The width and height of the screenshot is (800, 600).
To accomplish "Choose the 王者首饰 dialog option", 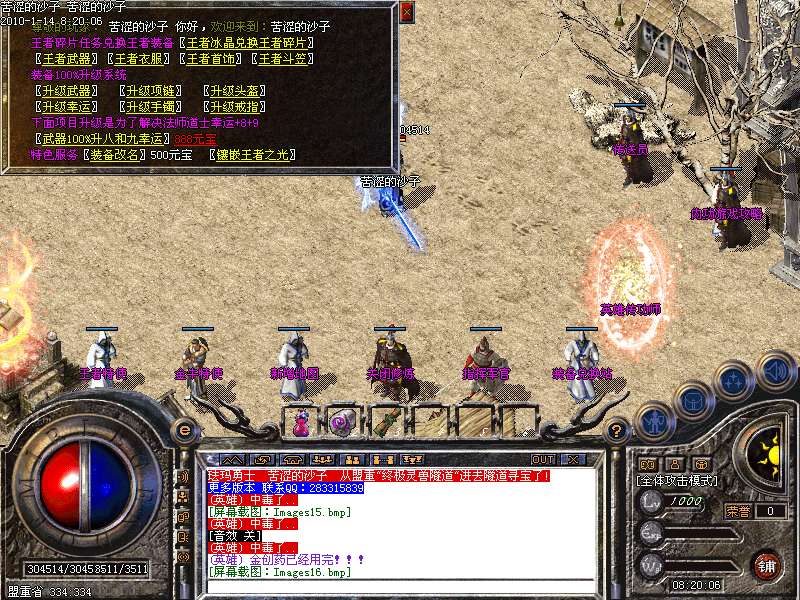I will coord(213,59).
